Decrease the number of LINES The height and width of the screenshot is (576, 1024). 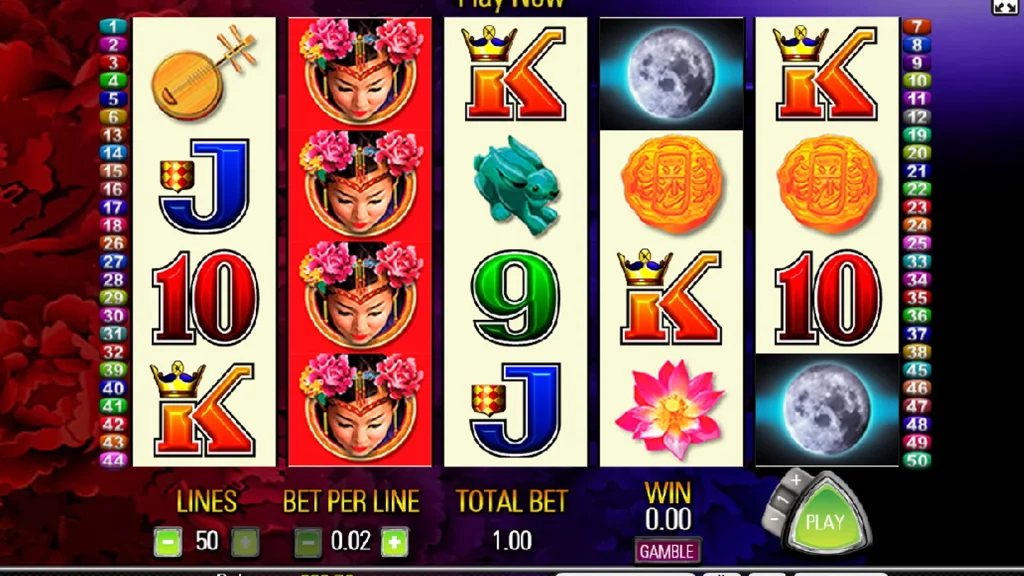167,542
